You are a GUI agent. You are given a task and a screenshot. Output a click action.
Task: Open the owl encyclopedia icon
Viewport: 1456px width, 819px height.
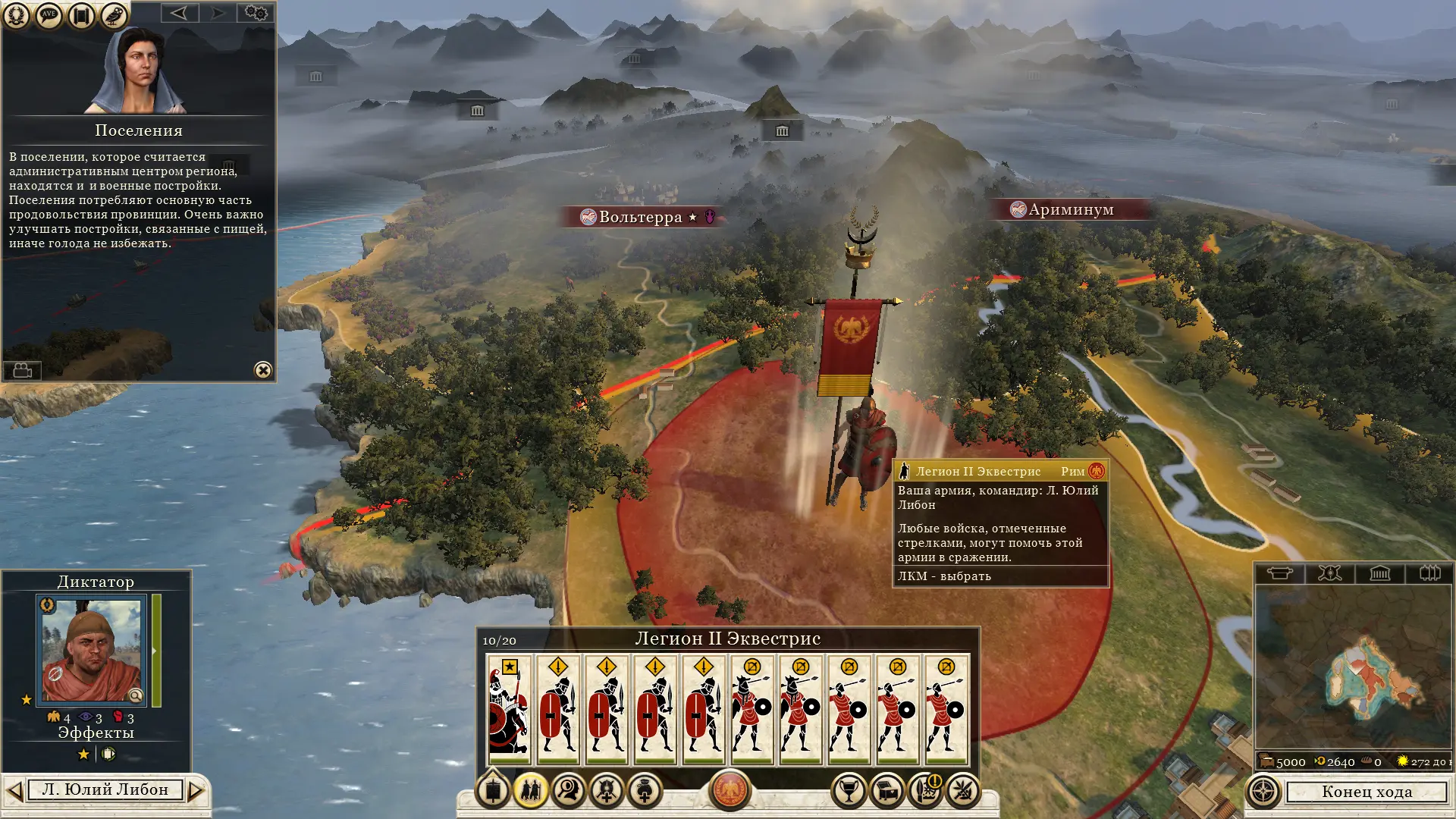[x=114, y=15]
